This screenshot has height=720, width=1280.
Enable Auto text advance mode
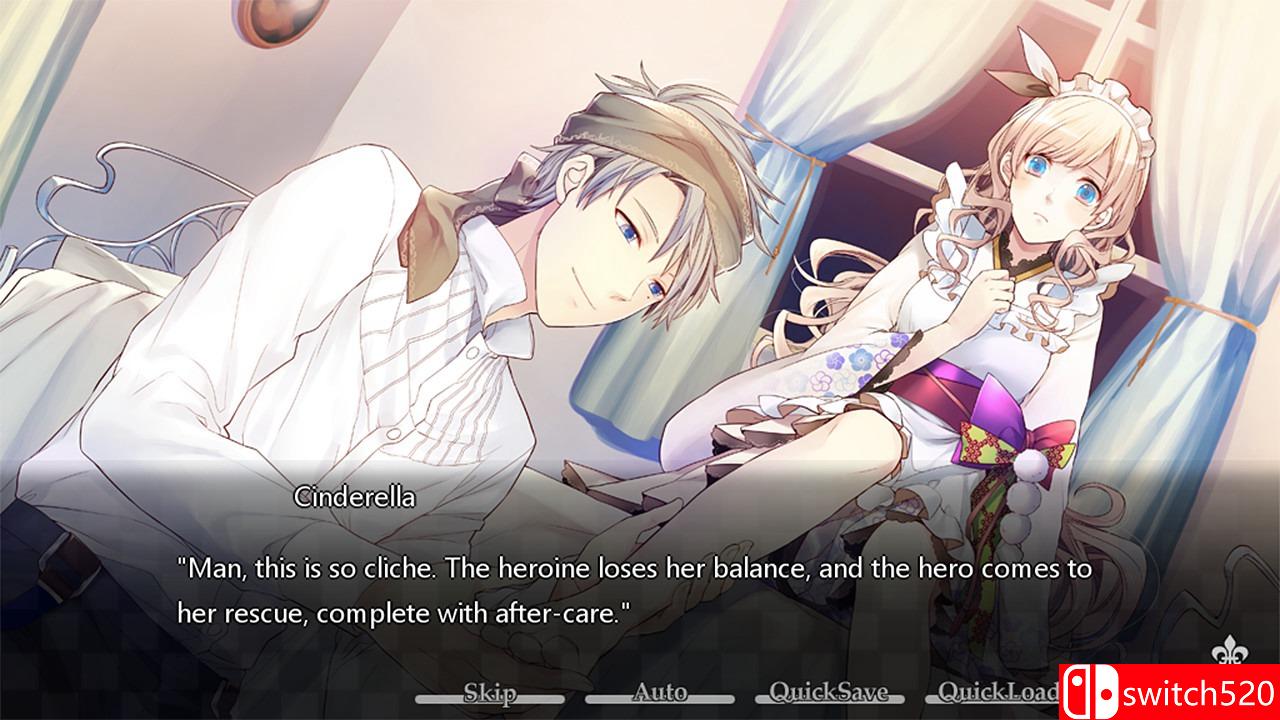point(662,691)
